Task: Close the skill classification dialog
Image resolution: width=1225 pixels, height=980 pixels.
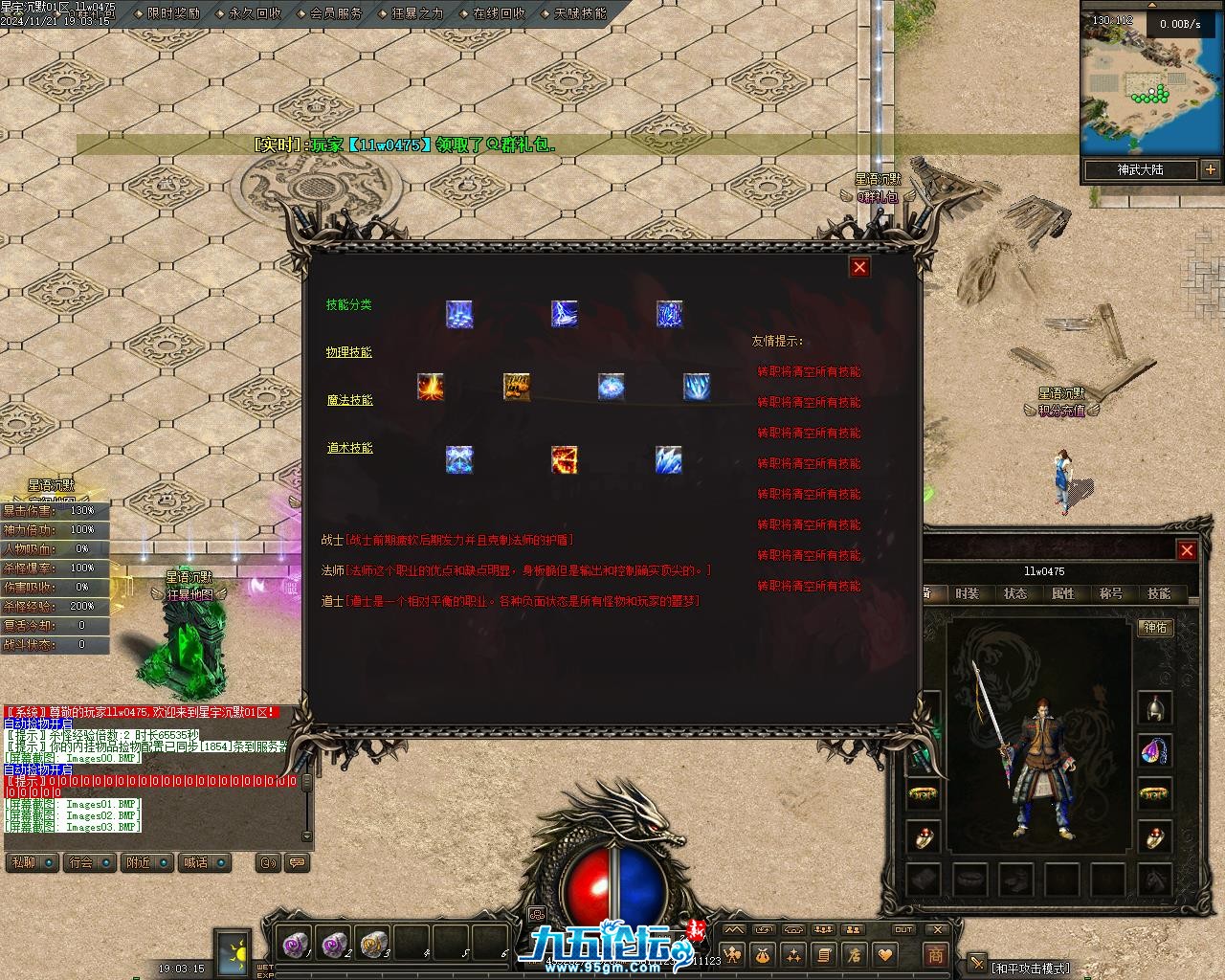Action: pyautogui.click(x=859, y=267)
